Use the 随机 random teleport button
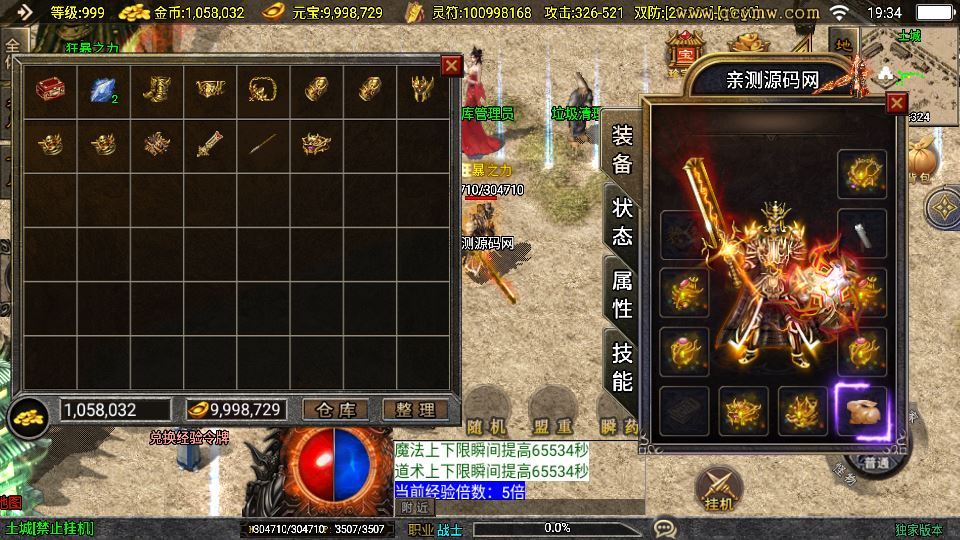The width and height of the screenshot is (960, 540). pyautogui.click(x=490, y=403)
